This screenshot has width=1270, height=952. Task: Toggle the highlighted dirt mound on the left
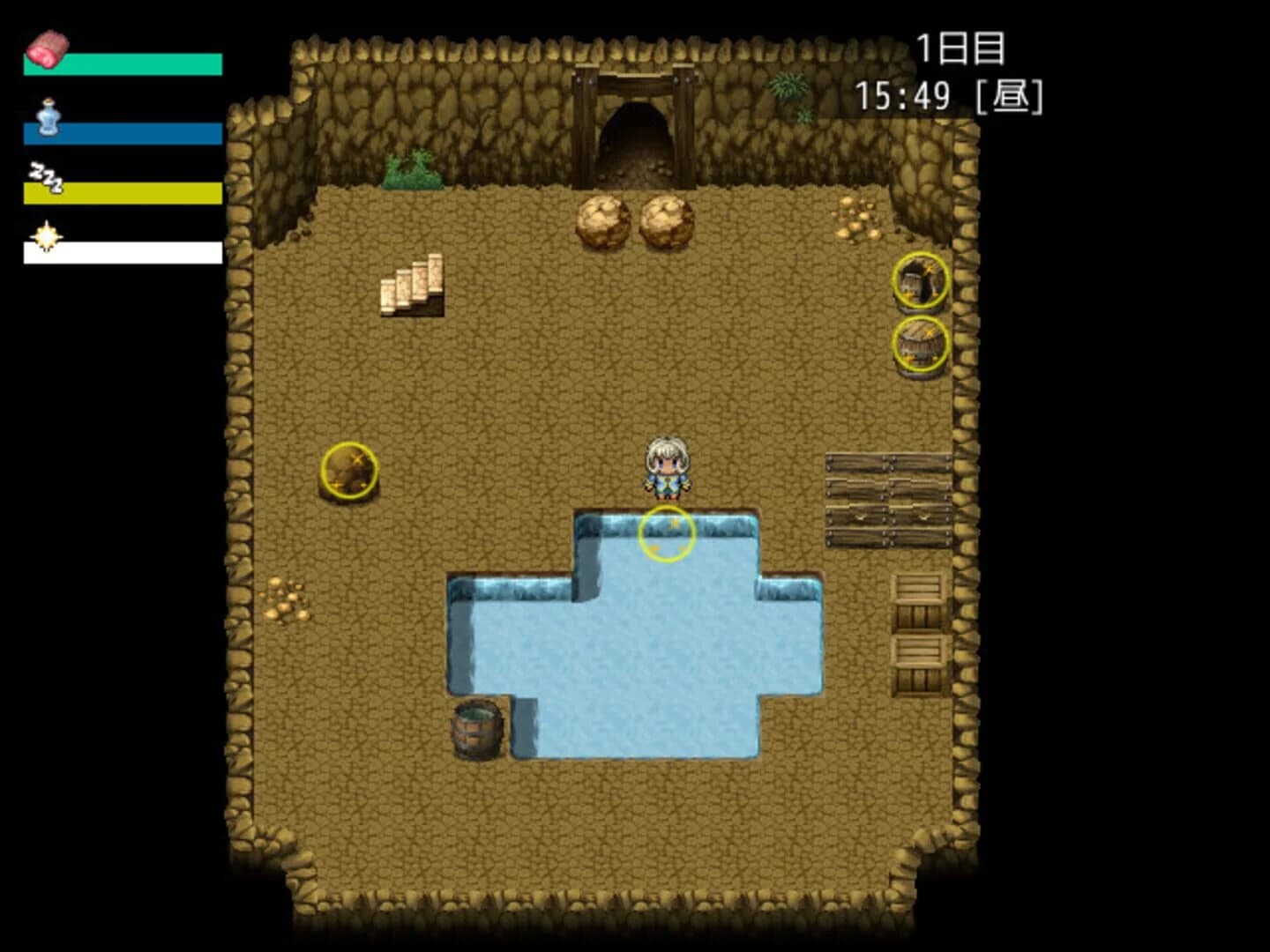(x=350, y=470)
